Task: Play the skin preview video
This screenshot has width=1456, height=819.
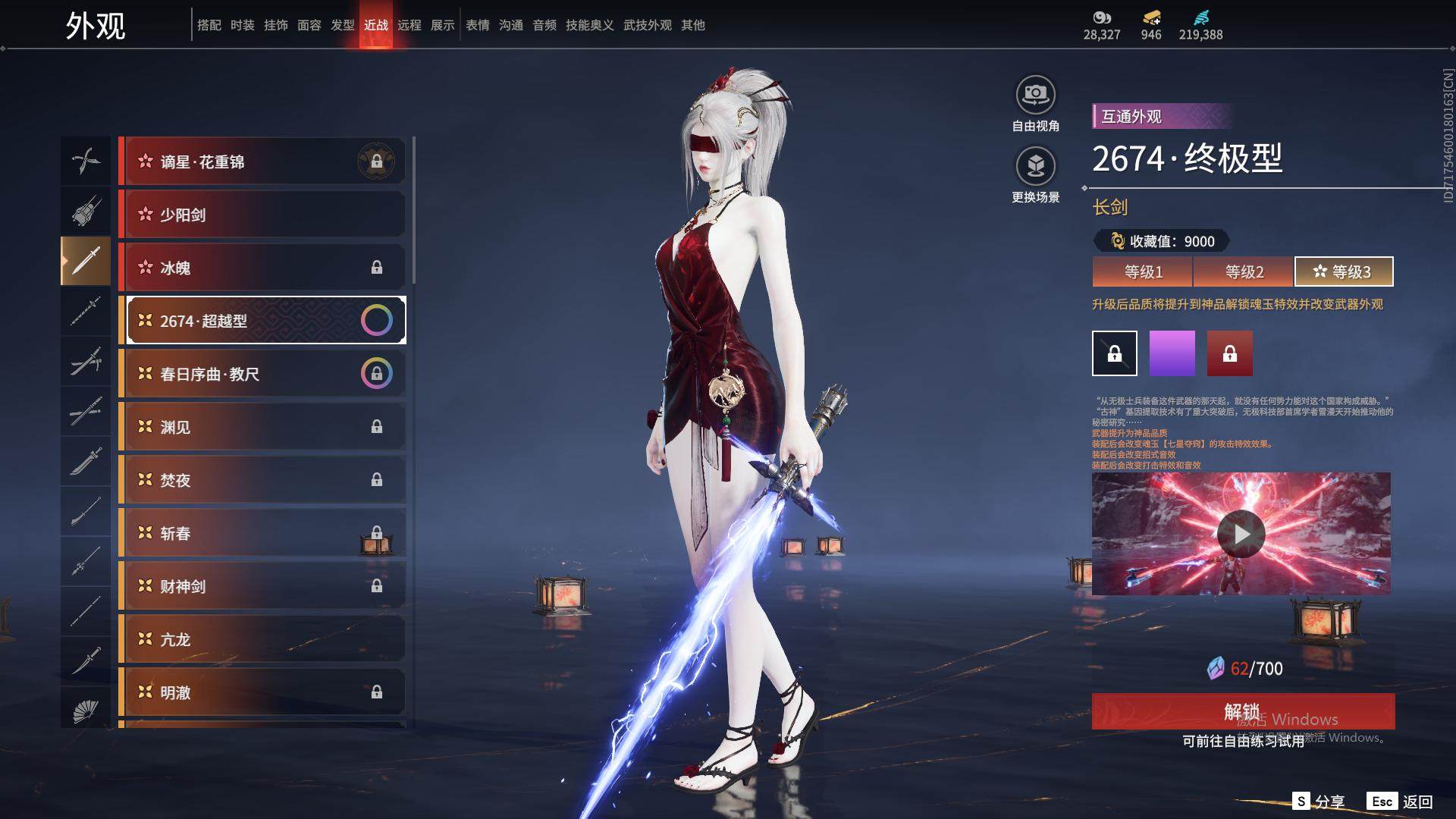Action: coord(1241,534)
